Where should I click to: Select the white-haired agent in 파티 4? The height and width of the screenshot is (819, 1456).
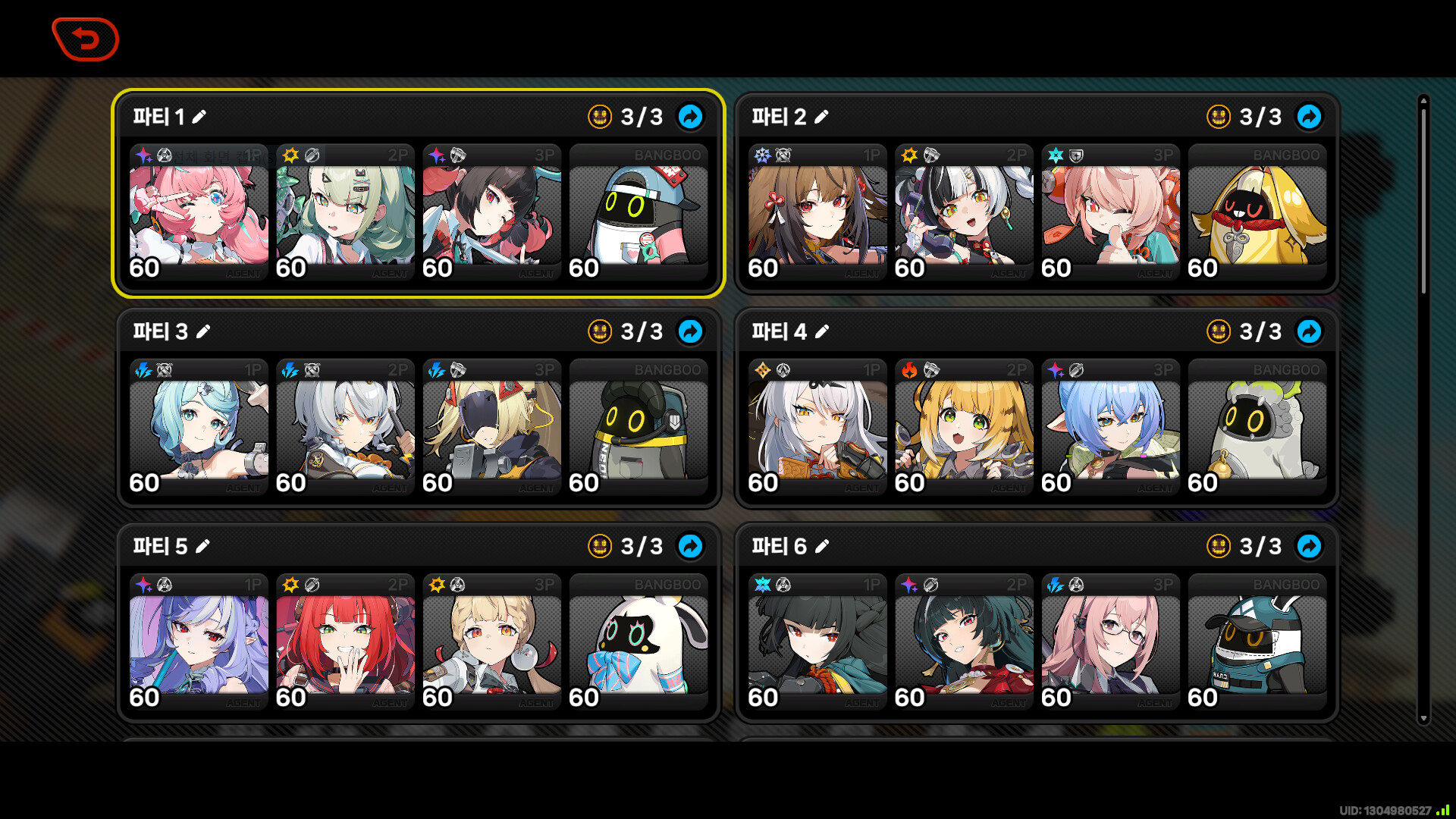(817, 428)
